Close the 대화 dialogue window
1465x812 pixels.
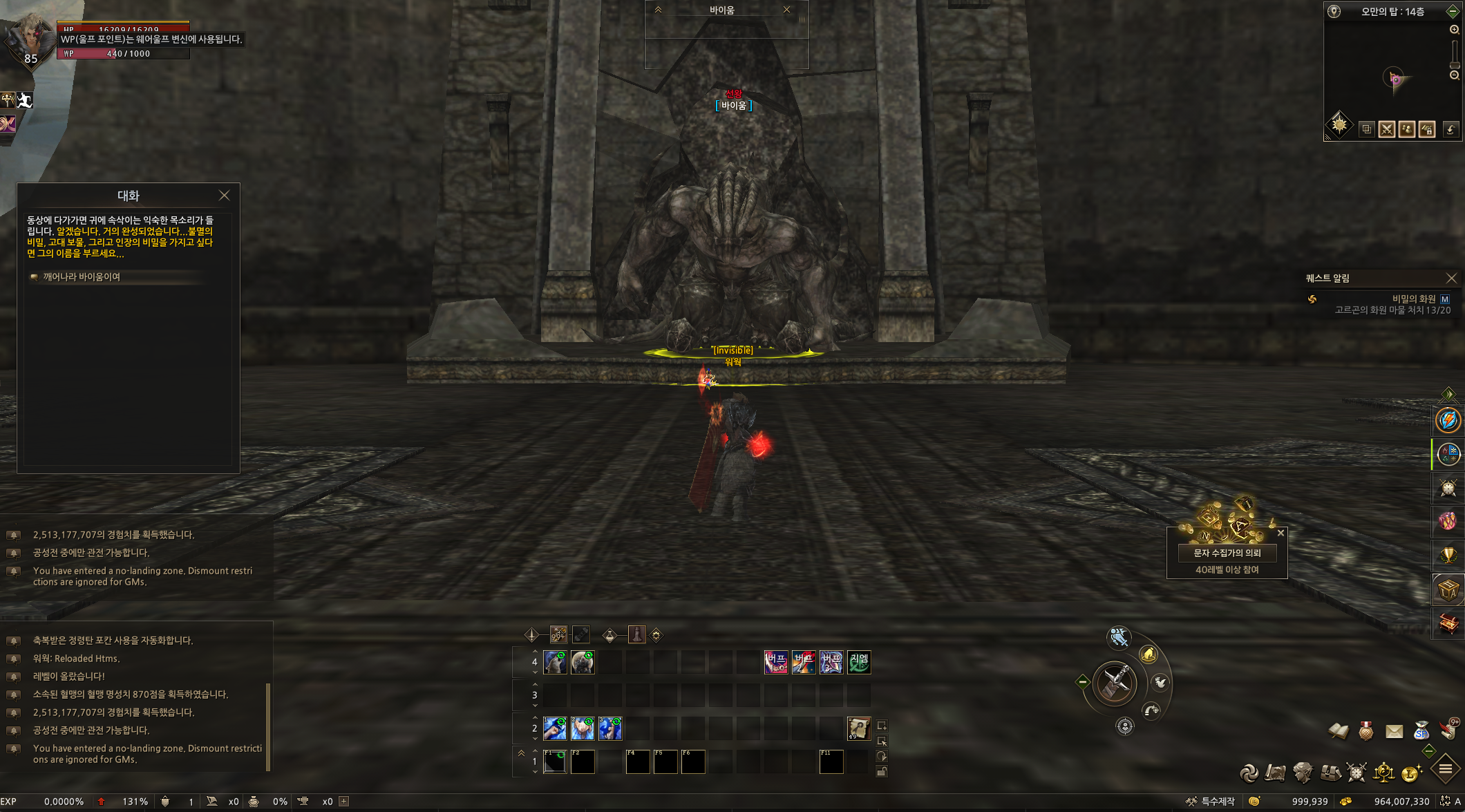pyautogui.click(x=224, y=196)
